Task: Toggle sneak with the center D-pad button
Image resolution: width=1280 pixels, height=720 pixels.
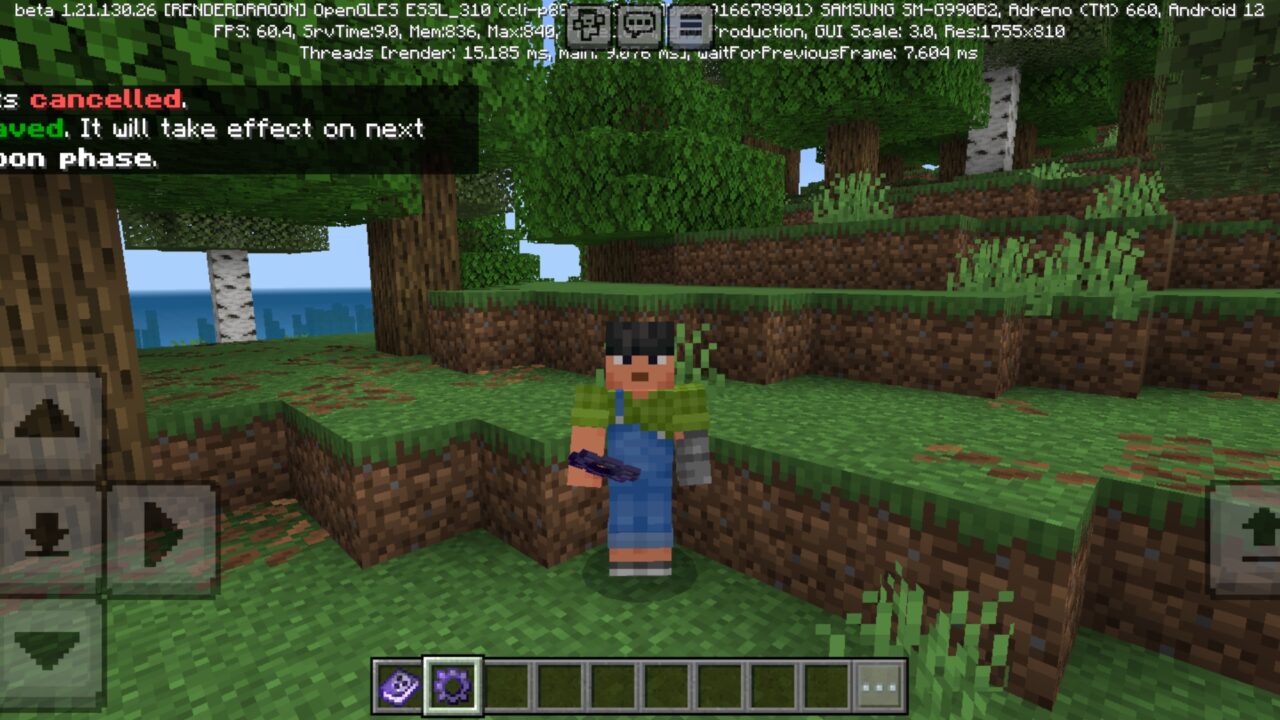Action: pos(45,533)
